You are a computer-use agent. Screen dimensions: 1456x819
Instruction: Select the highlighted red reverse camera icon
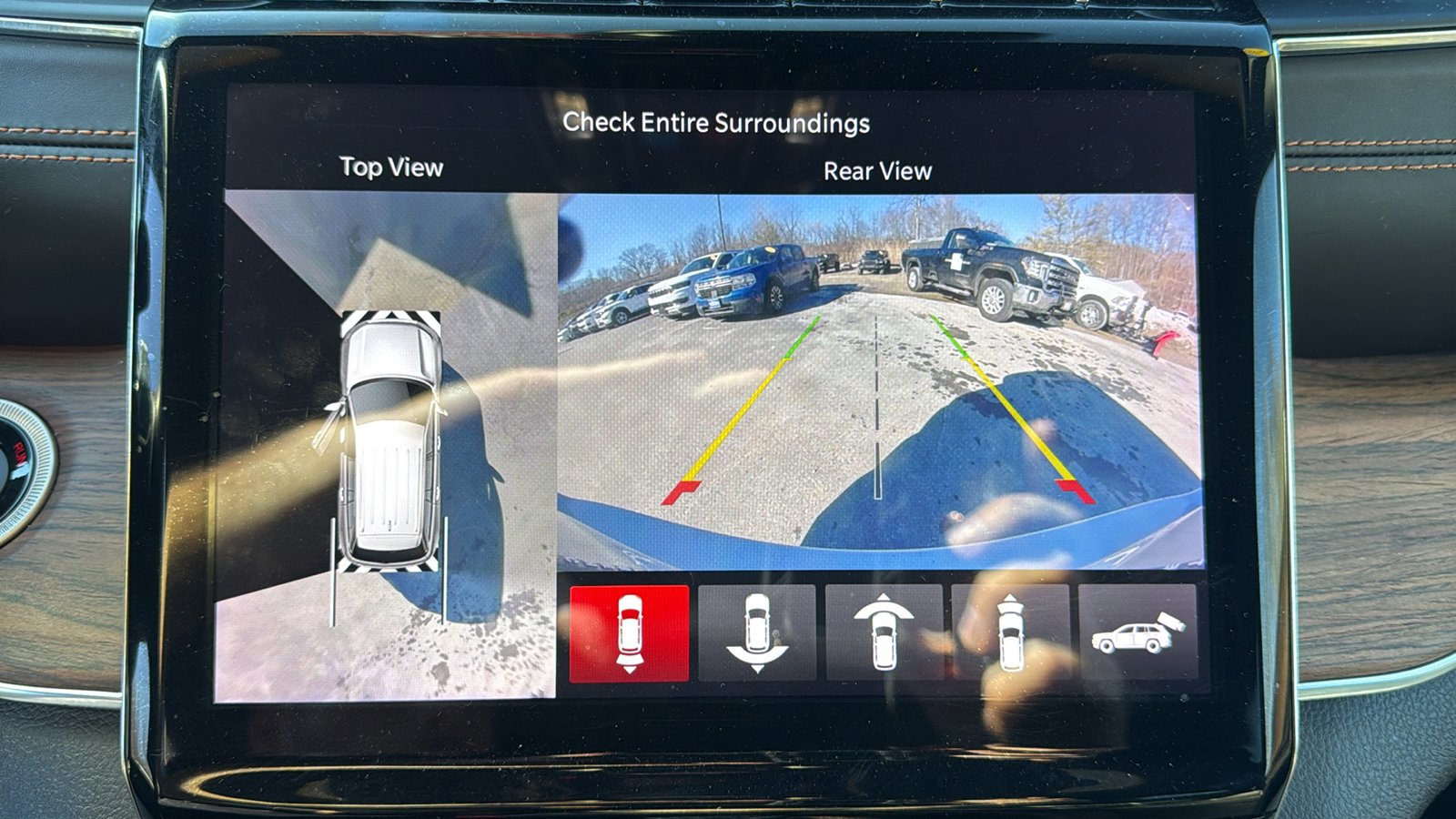(x=630, y=634)
